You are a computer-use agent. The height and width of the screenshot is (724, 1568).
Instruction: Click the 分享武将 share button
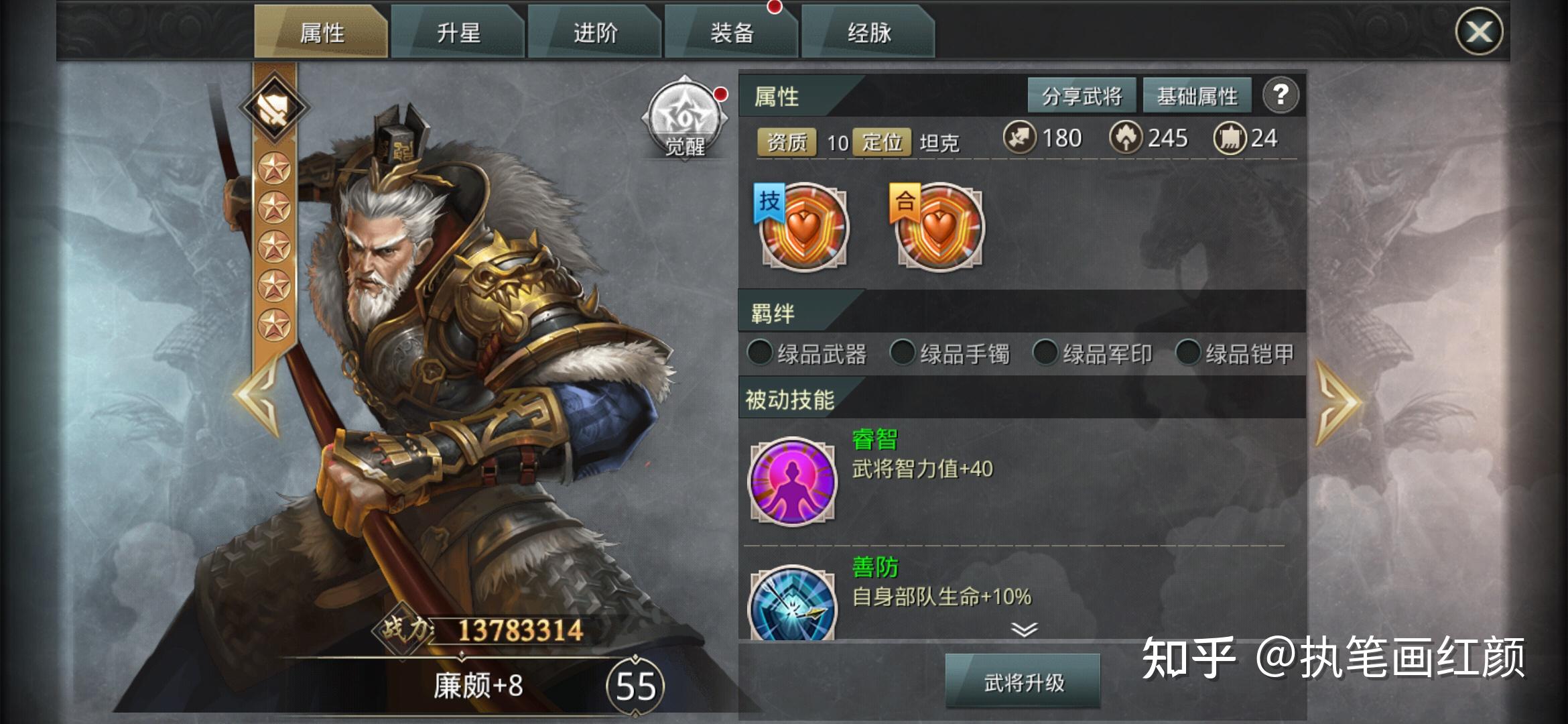point(1081,95)
